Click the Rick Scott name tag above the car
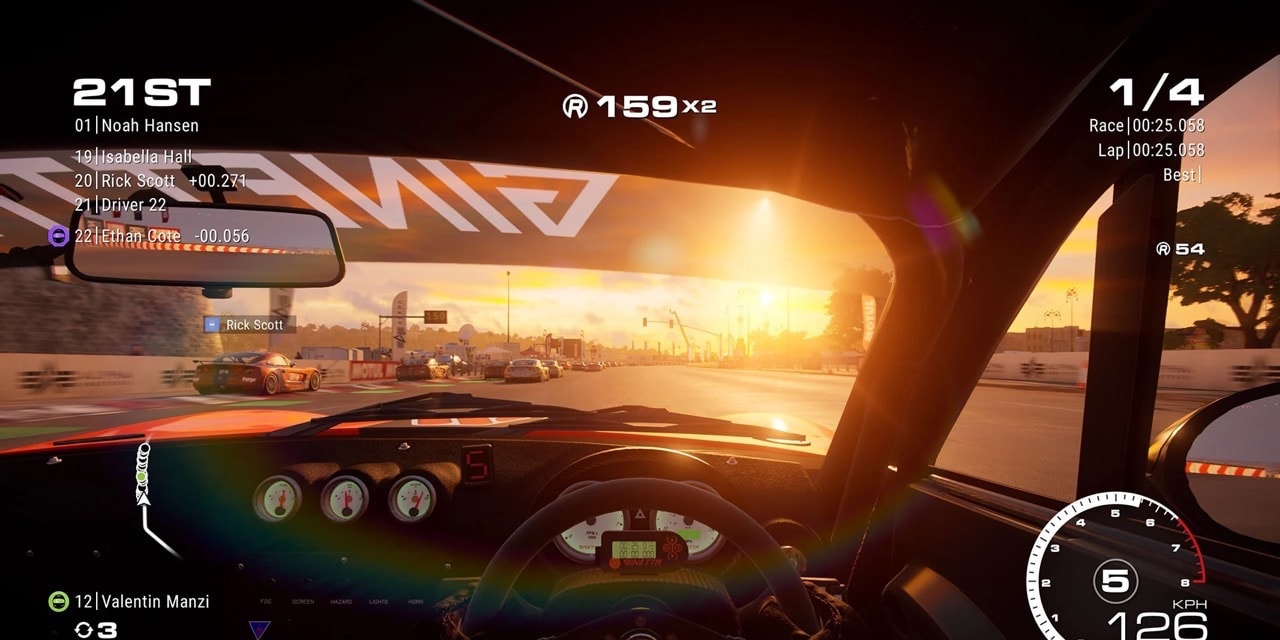The image size is (1280, 640). pyautogui.click(x=250, y=325)
